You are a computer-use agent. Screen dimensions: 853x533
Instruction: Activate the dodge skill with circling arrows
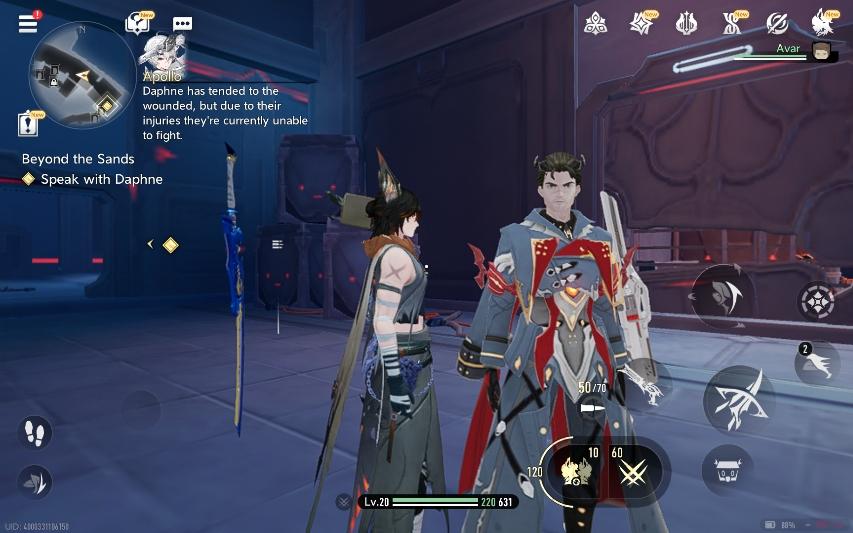[722, 296]
